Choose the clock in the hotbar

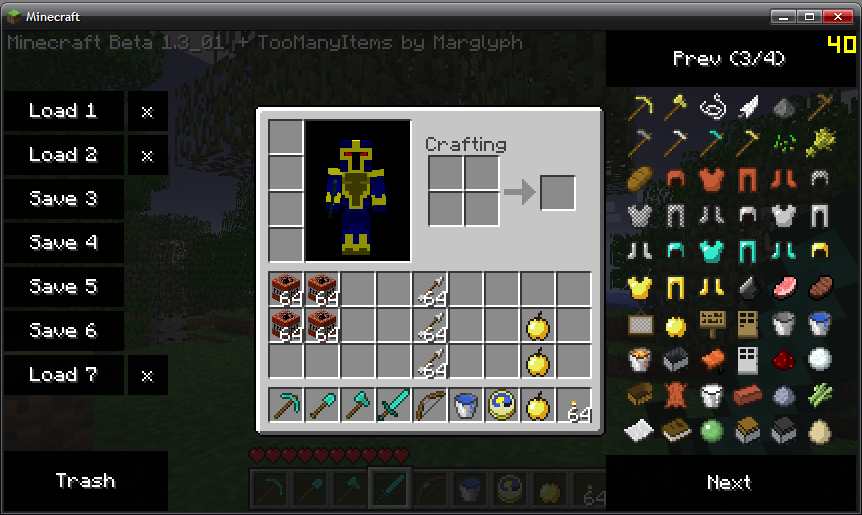pos(502,406)
